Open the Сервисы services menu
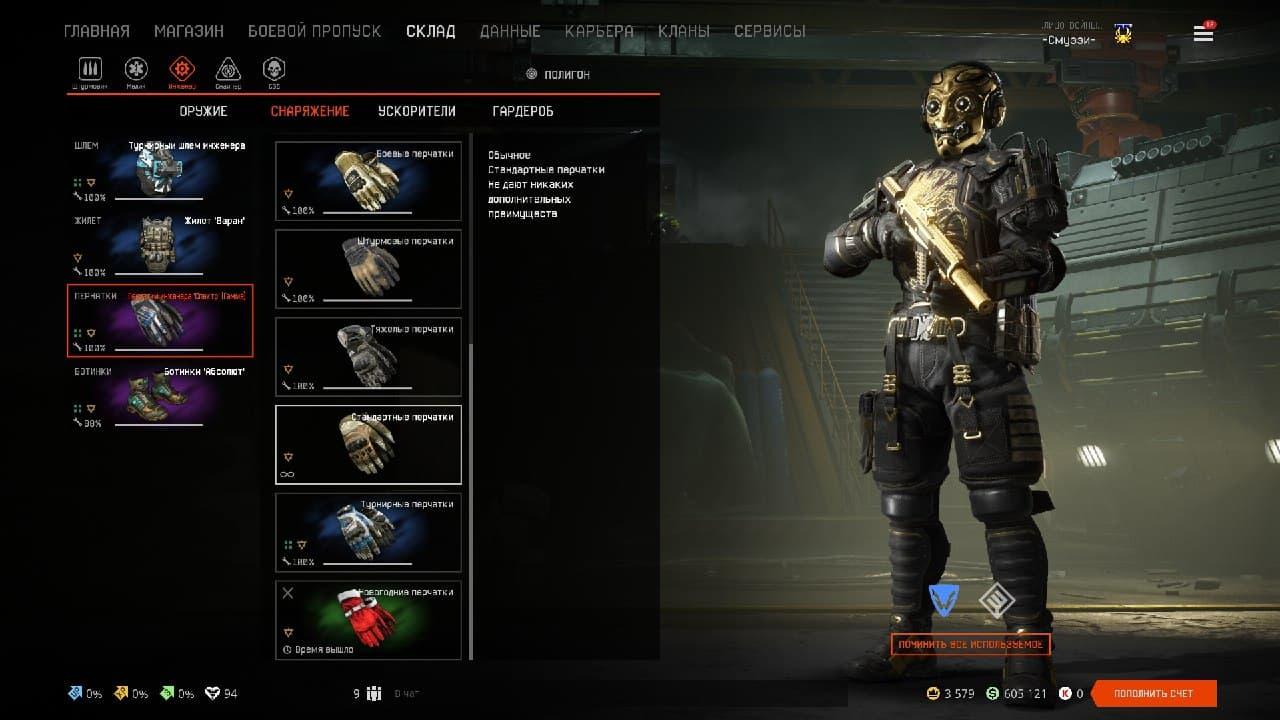This screenshot has width=1280, height=720. [x=769, y=31]
